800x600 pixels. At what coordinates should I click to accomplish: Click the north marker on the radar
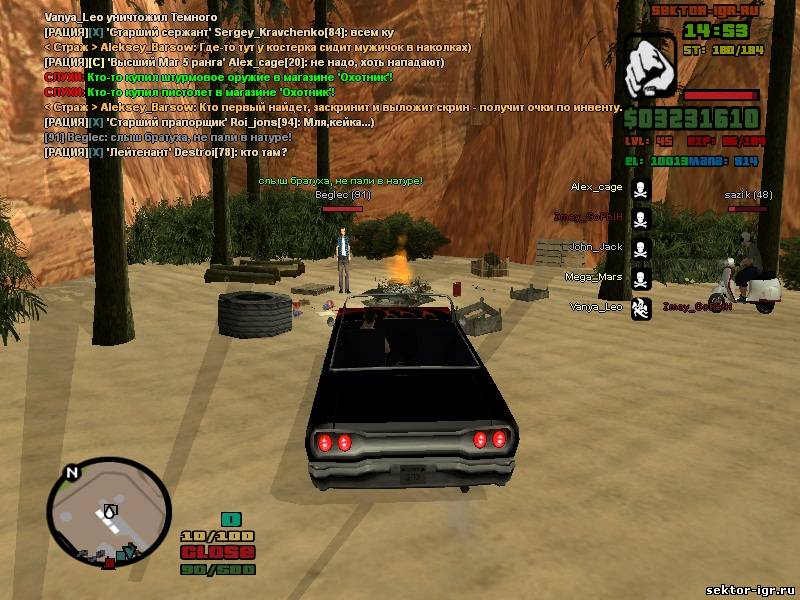tap(70, 472)
